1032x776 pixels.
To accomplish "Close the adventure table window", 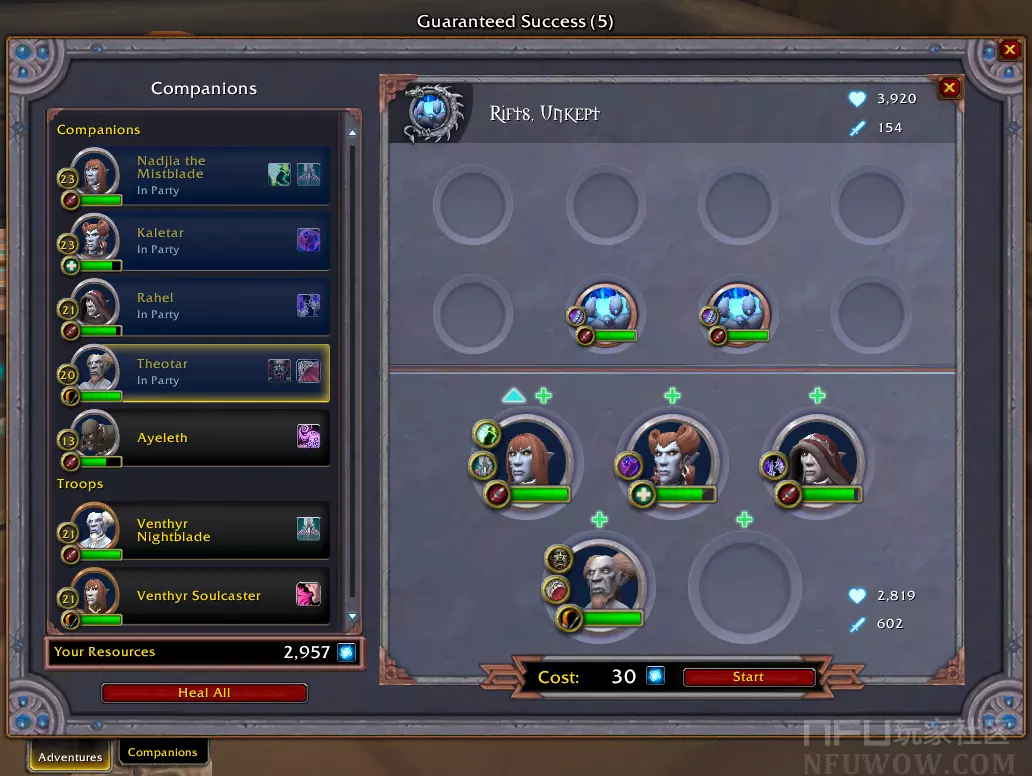I will [1010, 50].
